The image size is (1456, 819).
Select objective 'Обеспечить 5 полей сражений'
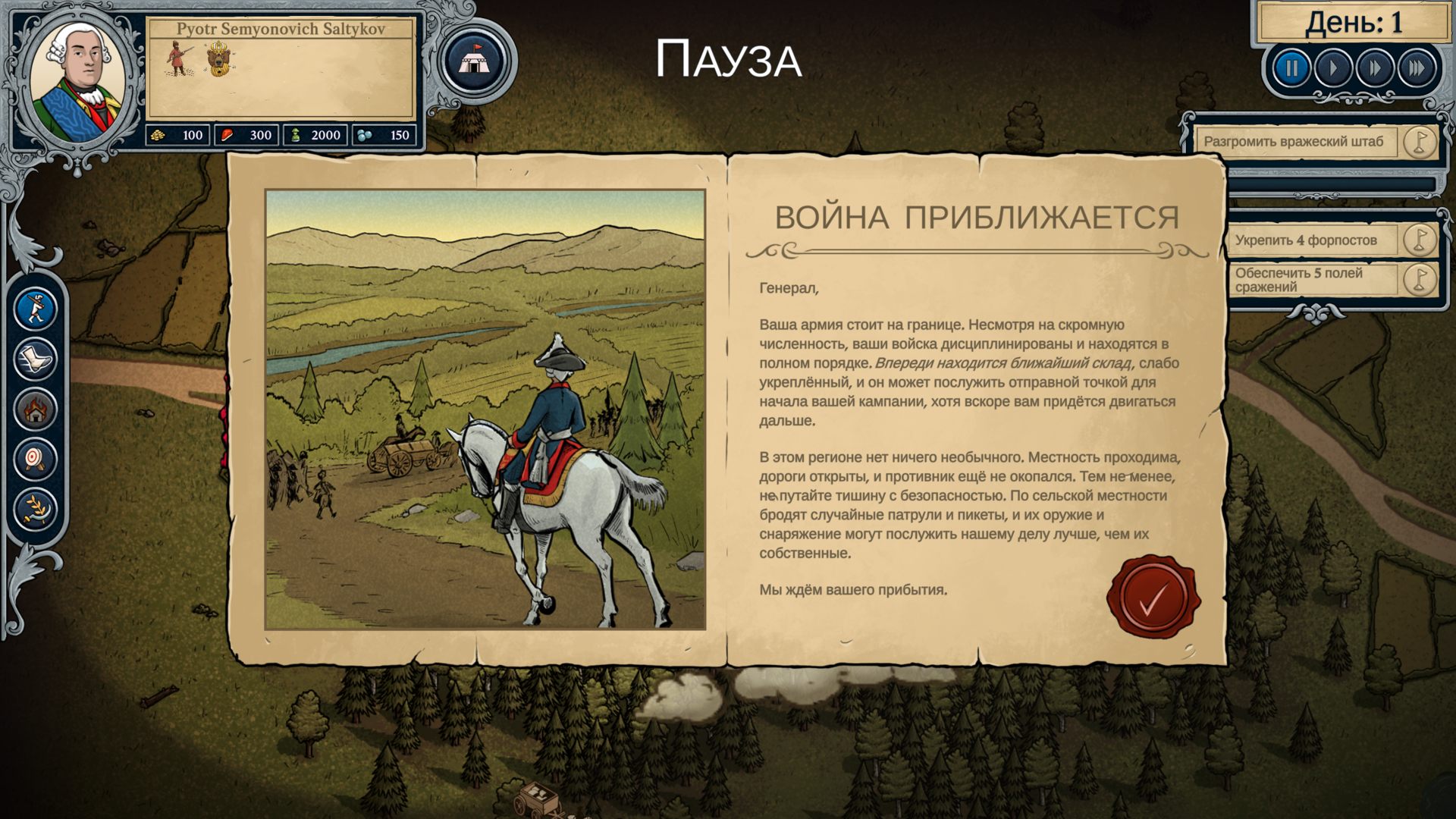pos(1313,280)
